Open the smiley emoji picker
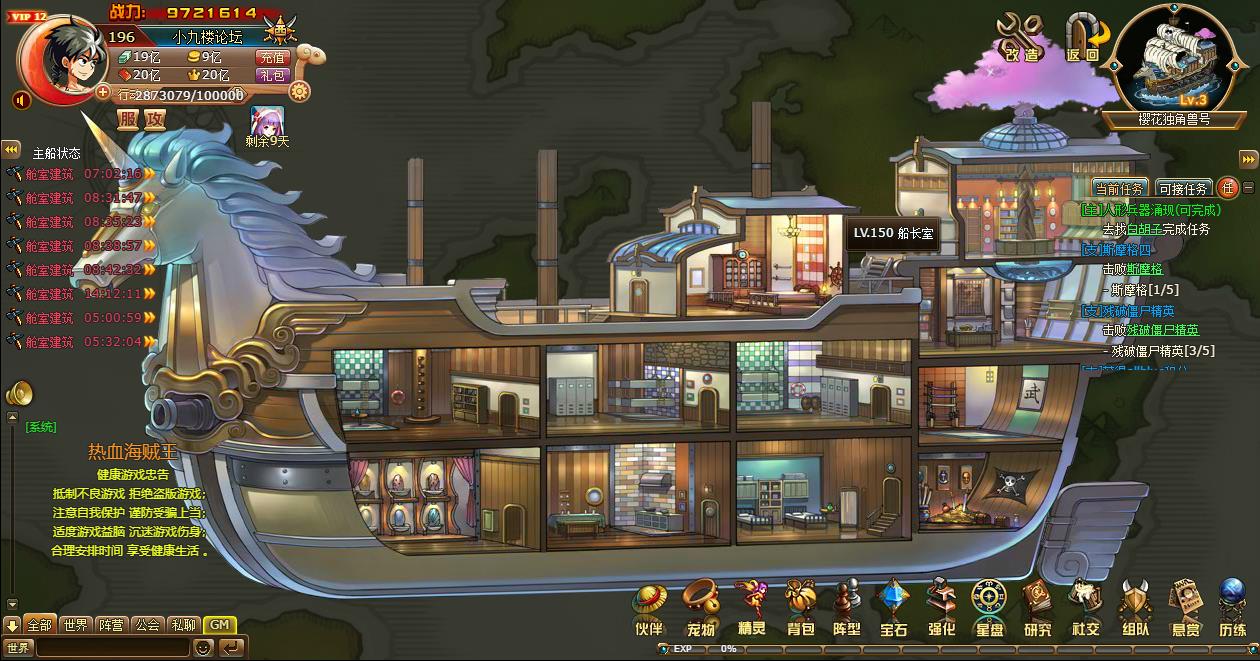Image resolution: width=1260 pixels, height=661 pixels. click(x=203, y=647)
